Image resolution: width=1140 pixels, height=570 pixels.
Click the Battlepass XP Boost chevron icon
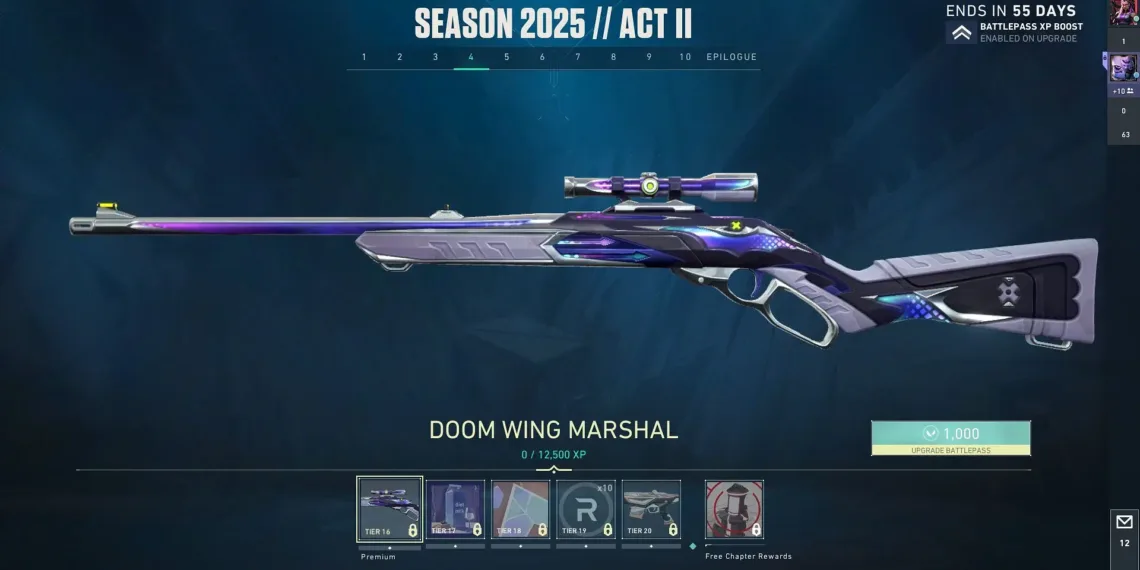pyautogui.click(x=961, y=33)
